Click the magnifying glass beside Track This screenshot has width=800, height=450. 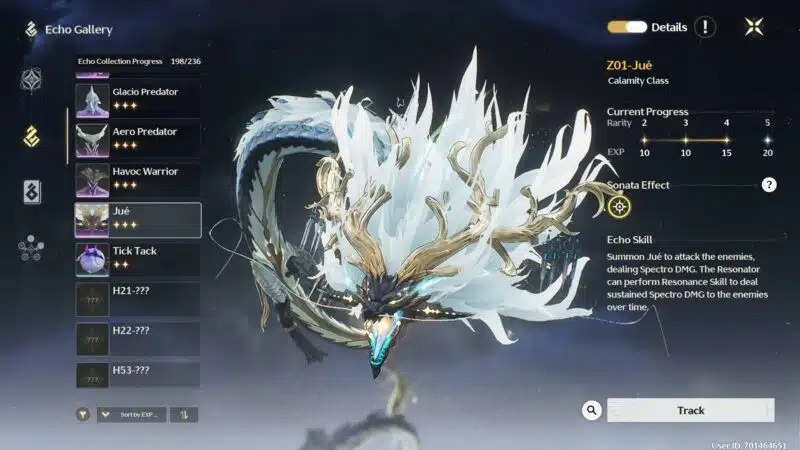click(x=592, y=410)
